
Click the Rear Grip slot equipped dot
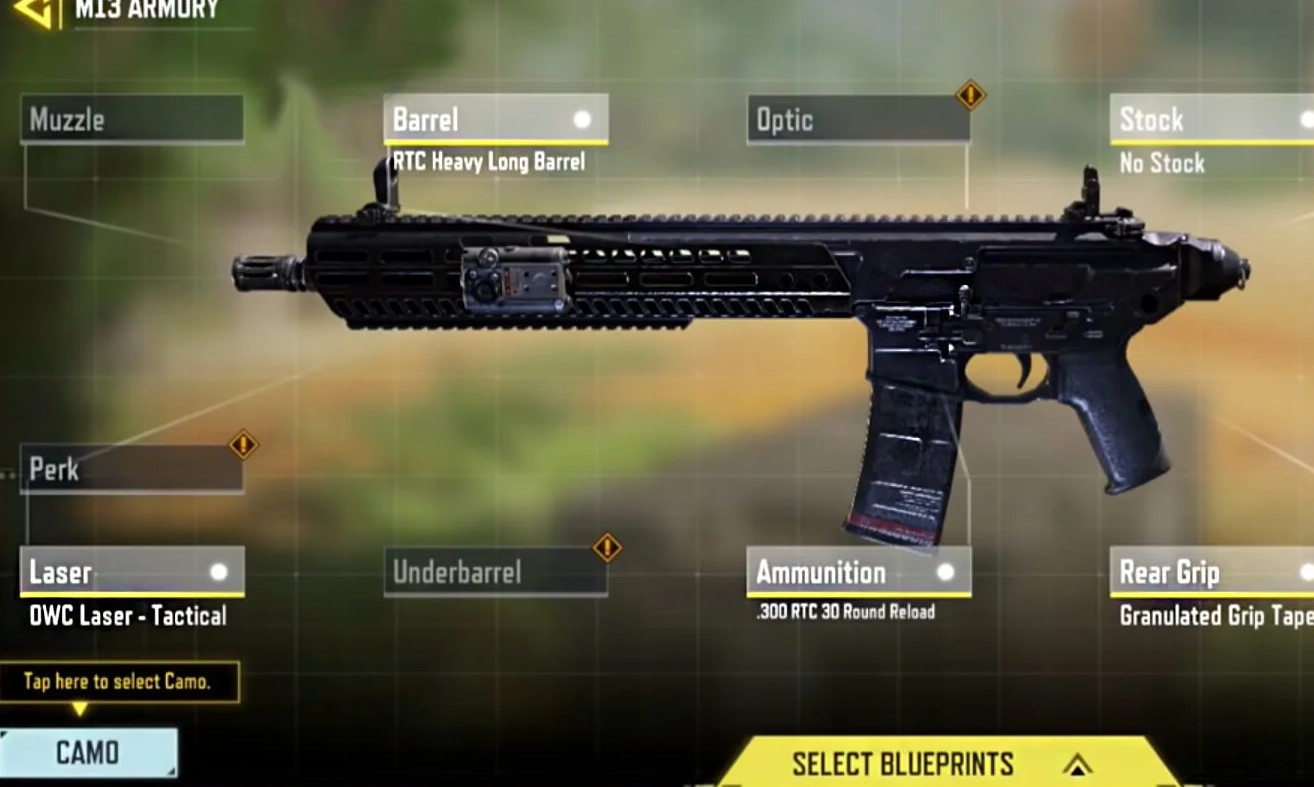point(1305,571)
